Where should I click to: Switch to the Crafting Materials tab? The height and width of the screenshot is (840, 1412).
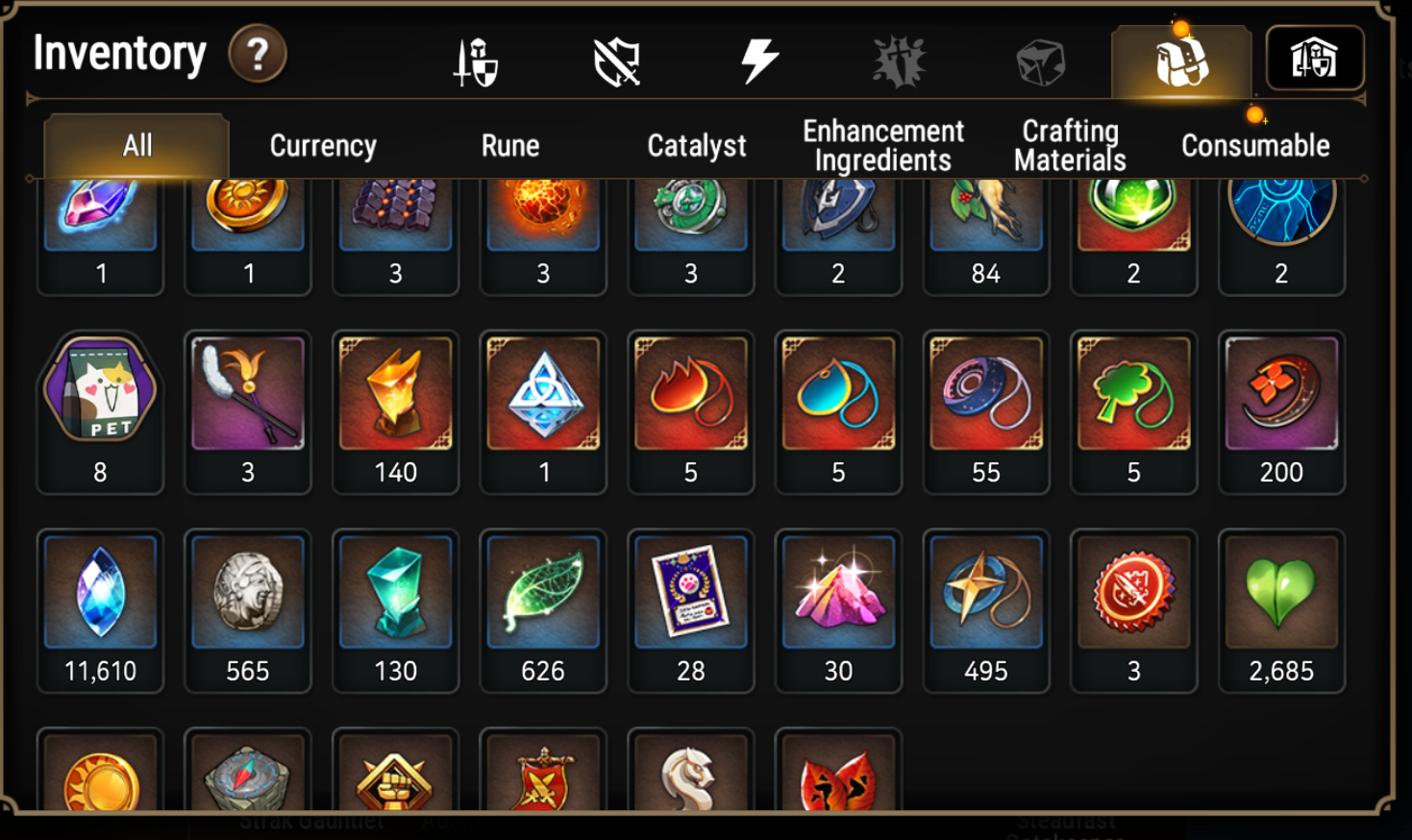pos(1068,144)
